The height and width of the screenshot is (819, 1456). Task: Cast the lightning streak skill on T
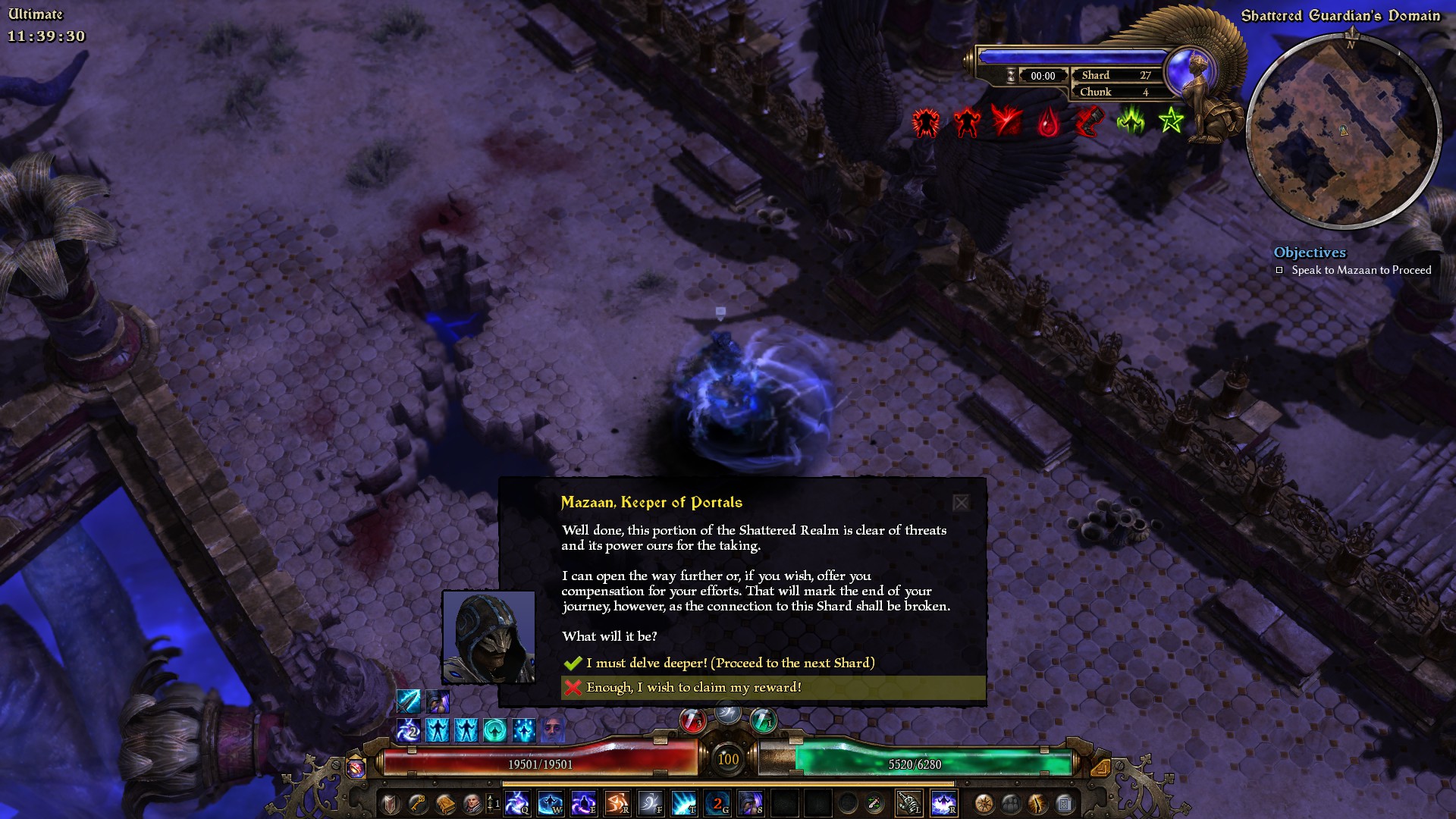click(x=684, y=803)
